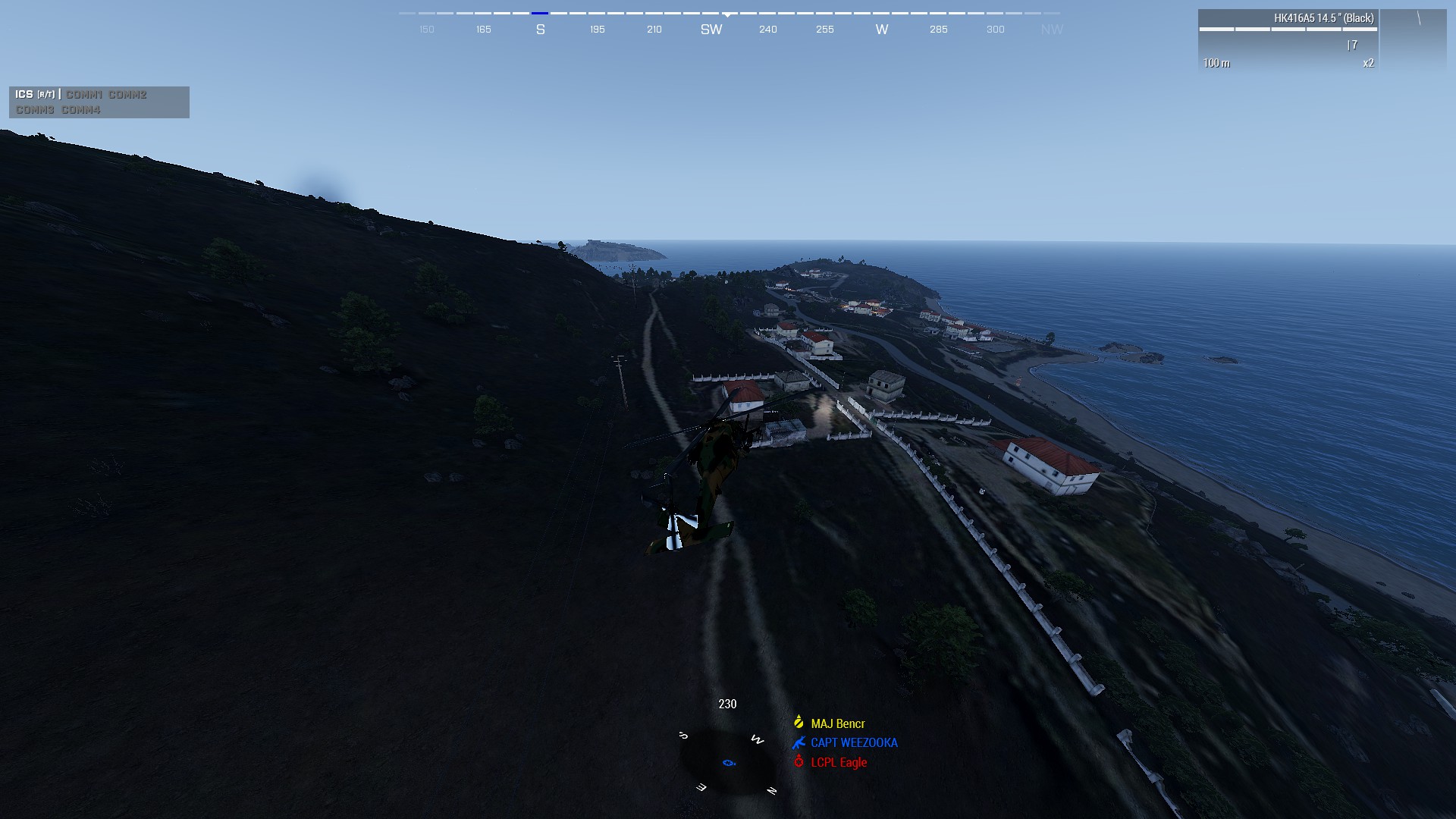This screenshot has width=1456, height=819.
Task: Click the 230 bearing readout above the compass
Action: (x=727, y=704)
